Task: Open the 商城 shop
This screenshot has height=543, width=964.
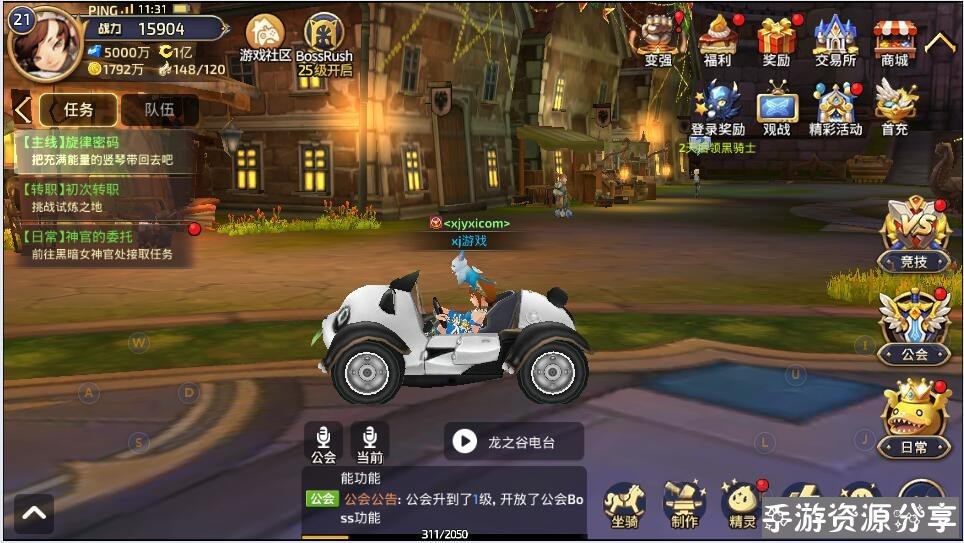Action: (x=894, y=40)
